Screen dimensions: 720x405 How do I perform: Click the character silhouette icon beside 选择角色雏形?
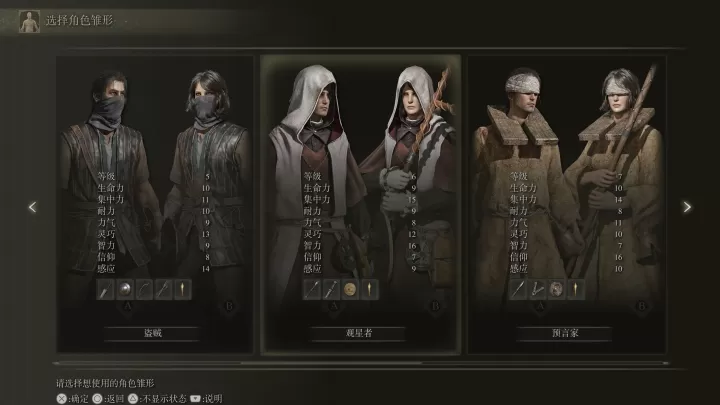(29, 20)
